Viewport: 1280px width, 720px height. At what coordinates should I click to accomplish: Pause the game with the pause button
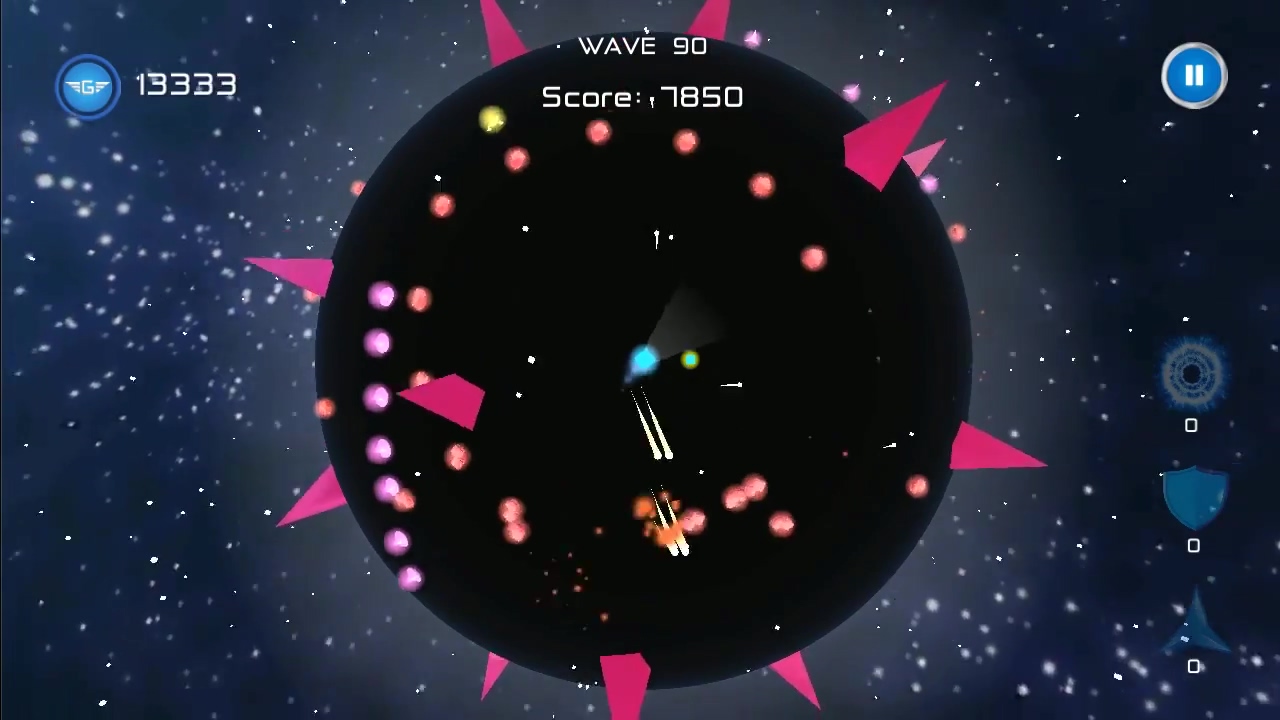pos(1194,75)
